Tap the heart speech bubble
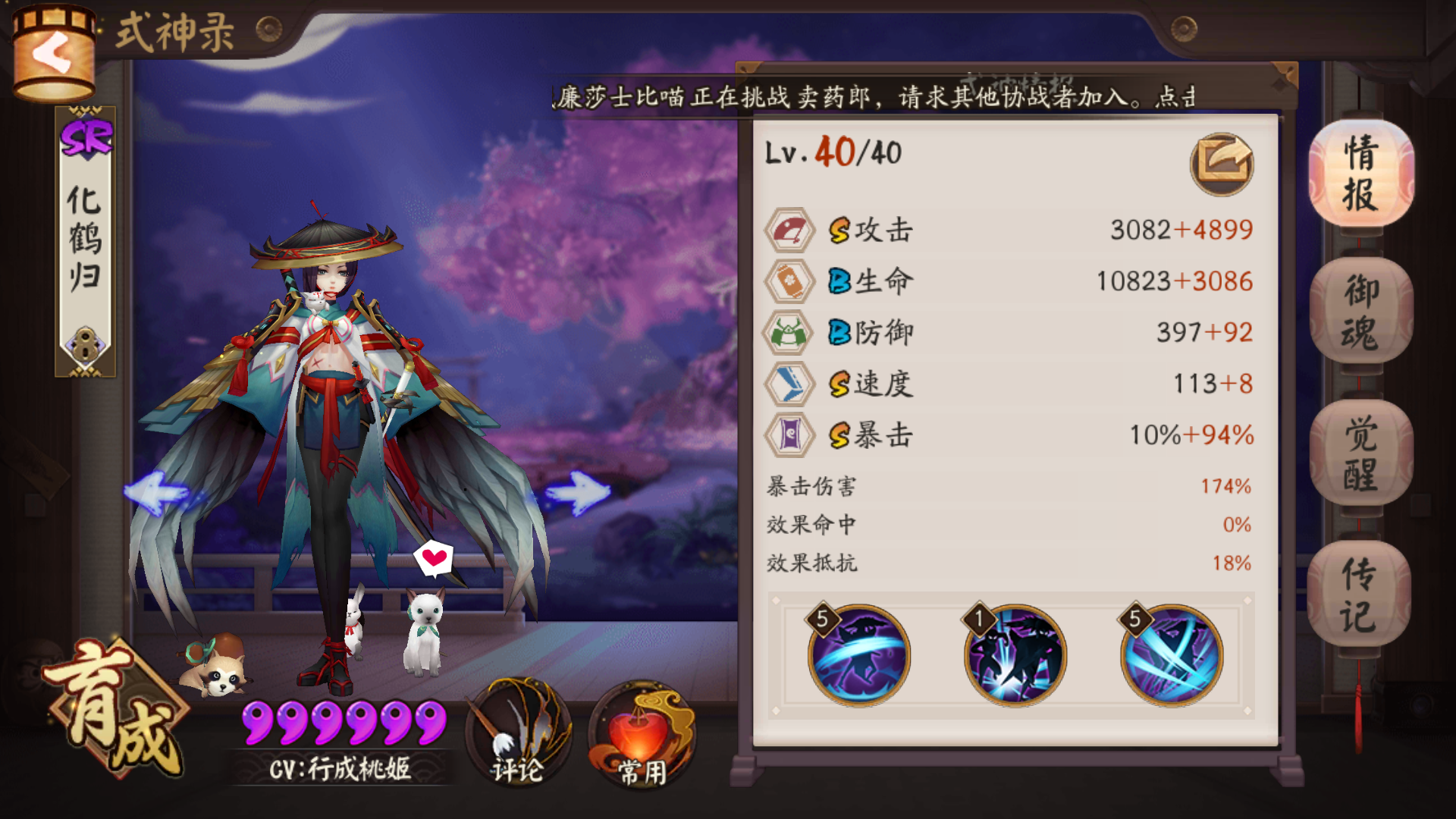This screenshot has width=1456, height=819. (434, 559)
